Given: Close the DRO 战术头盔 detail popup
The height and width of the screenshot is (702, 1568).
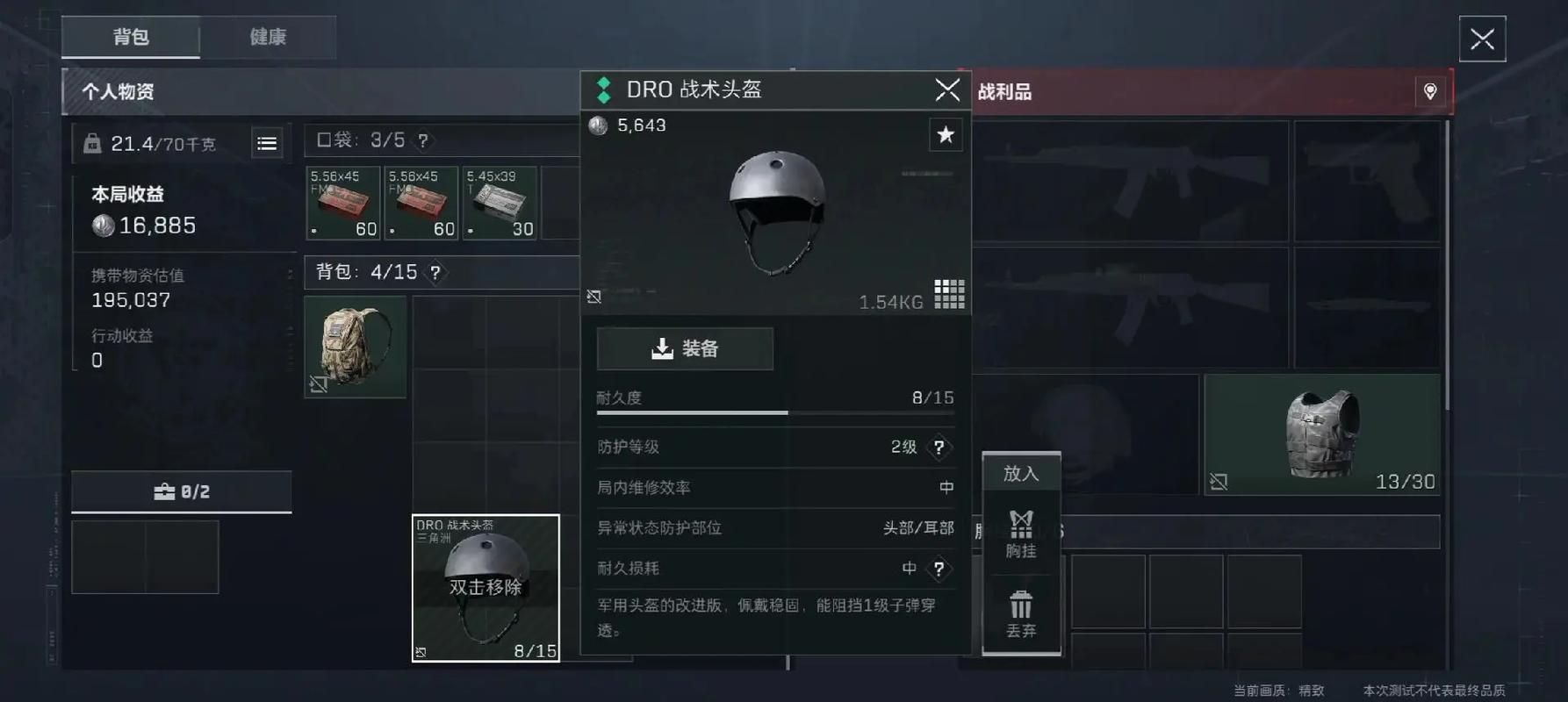Looking at the screenshot, I should click(x=947, y=89).
